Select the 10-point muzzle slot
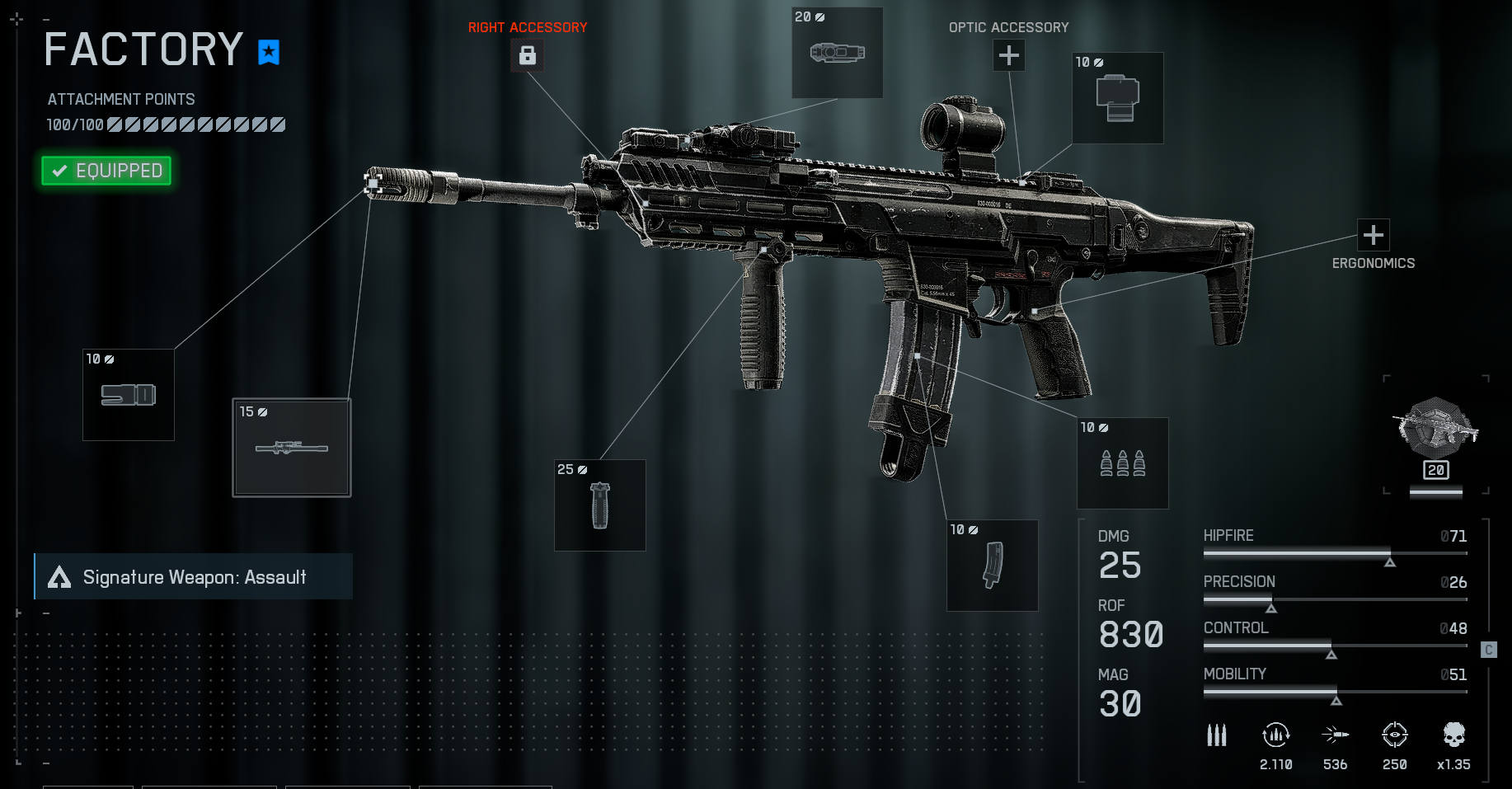 [x=129, y=395]
